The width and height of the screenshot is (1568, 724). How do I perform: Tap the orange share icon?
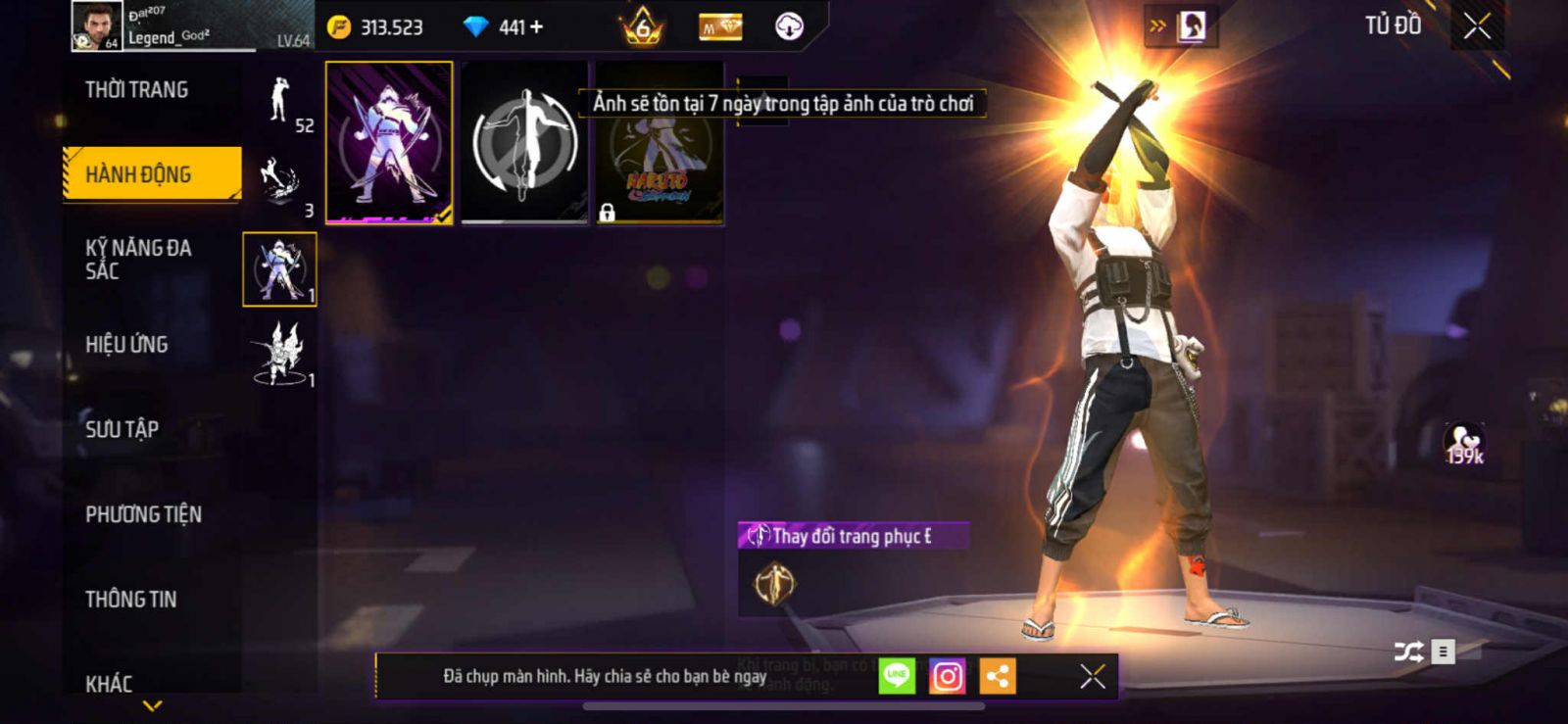pos(998,676)
